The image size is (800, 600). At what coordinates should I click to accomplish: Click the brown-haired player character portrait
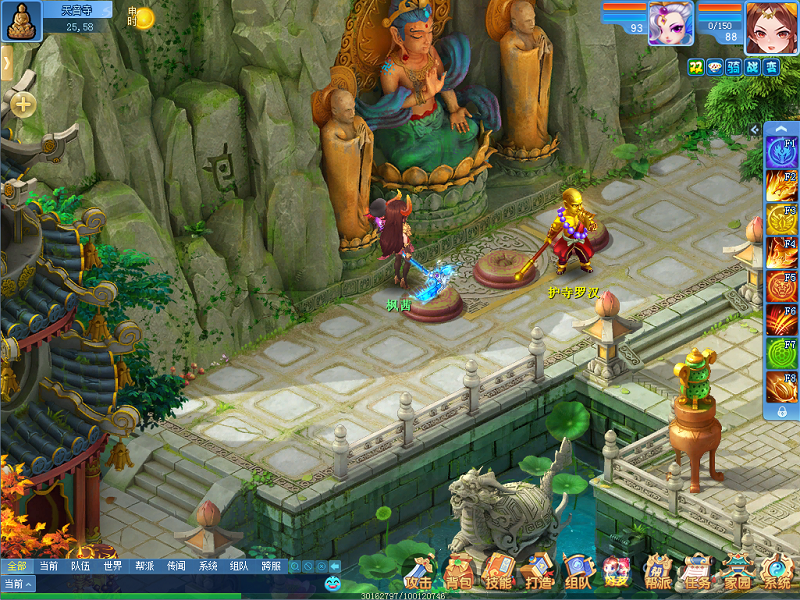click(x=771, y=27)
